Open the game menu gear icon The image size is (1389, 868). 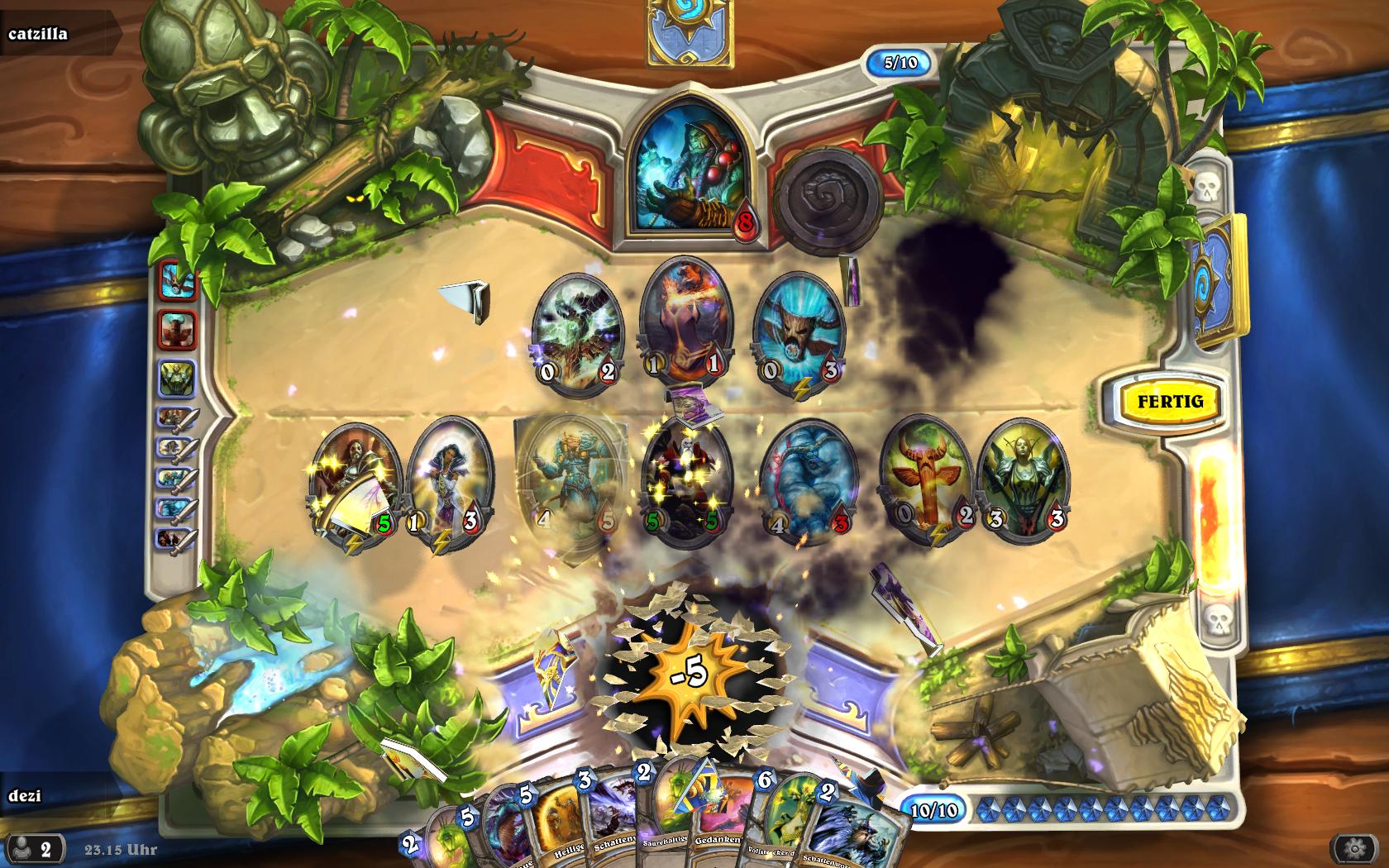1353,848
